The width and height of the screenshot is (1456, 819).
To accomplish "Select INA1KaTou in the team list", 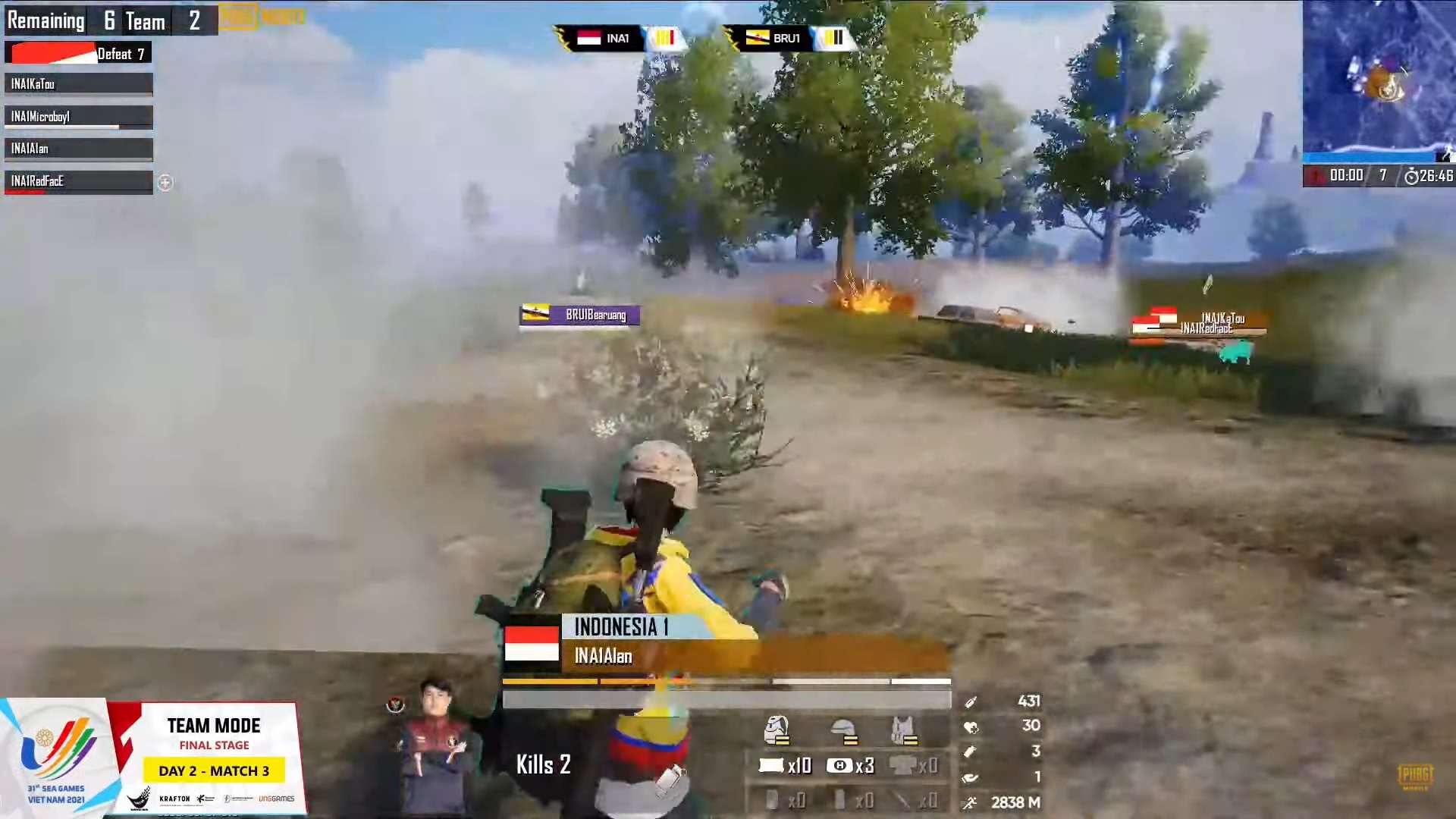I will click(78, 84).
